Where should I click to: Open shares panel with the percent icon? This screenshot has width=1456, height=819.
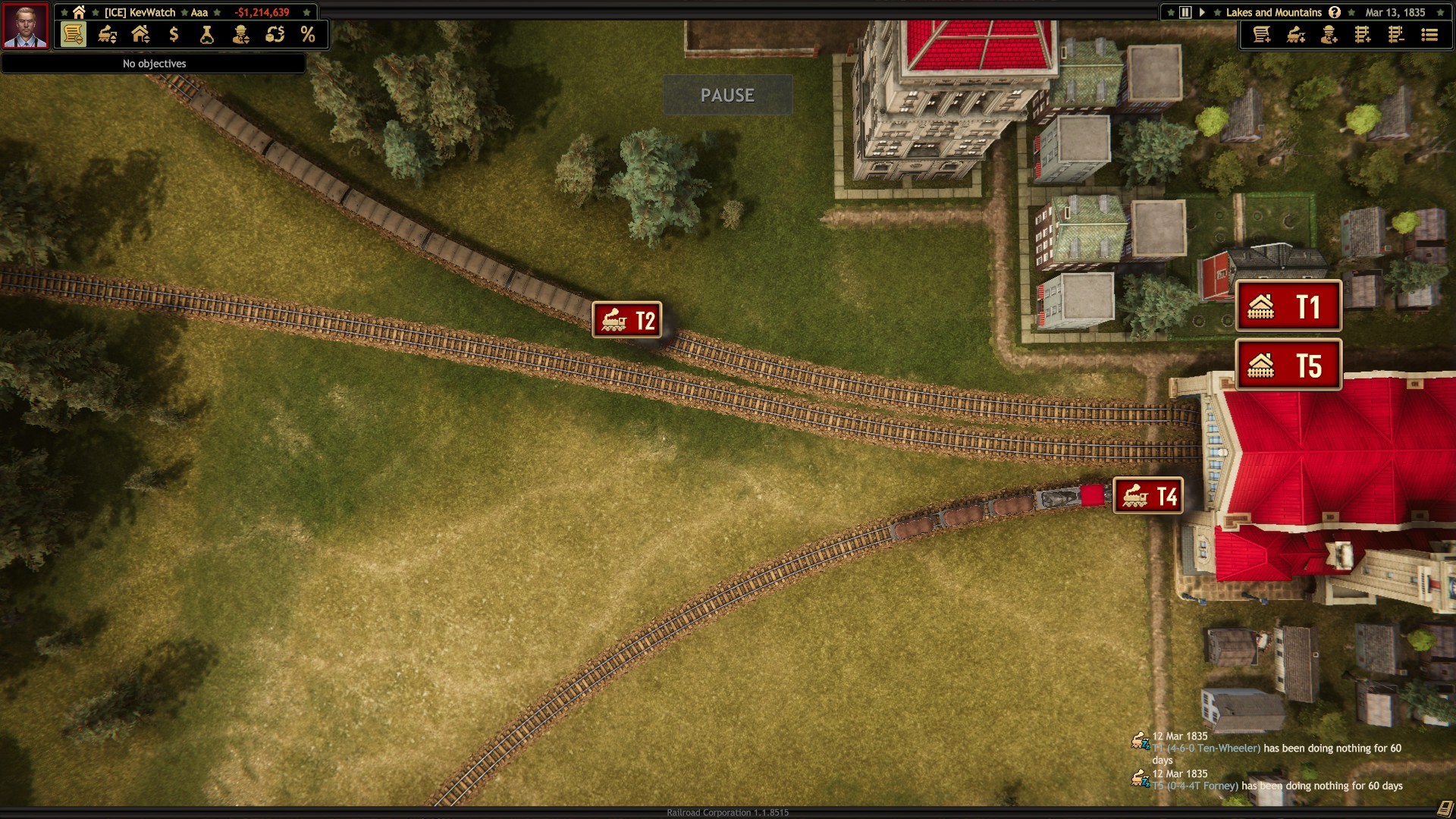click(x=306, y=35)
